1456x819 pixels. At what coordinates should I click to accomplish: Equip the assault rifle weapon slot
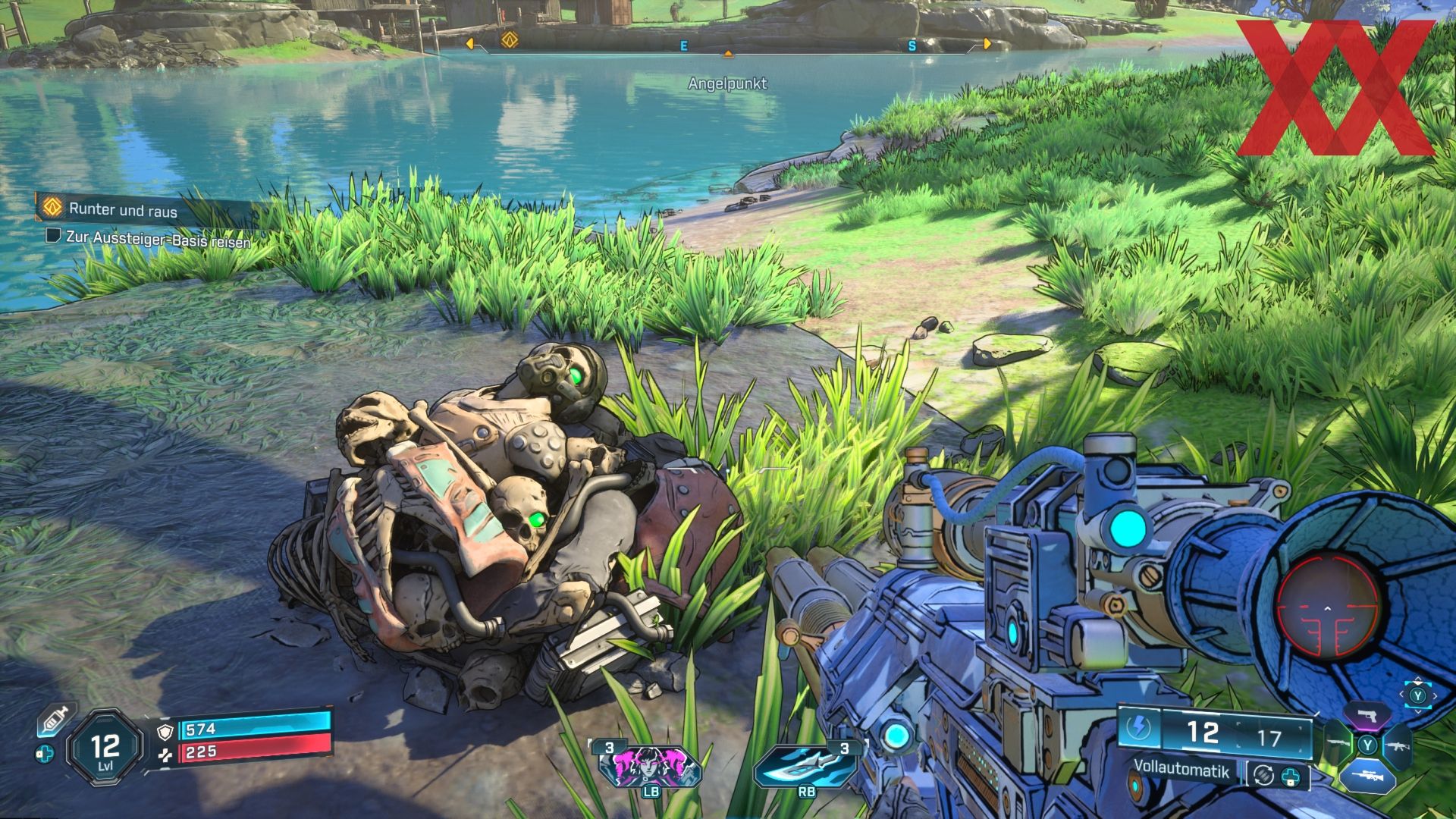point(1397,745)
